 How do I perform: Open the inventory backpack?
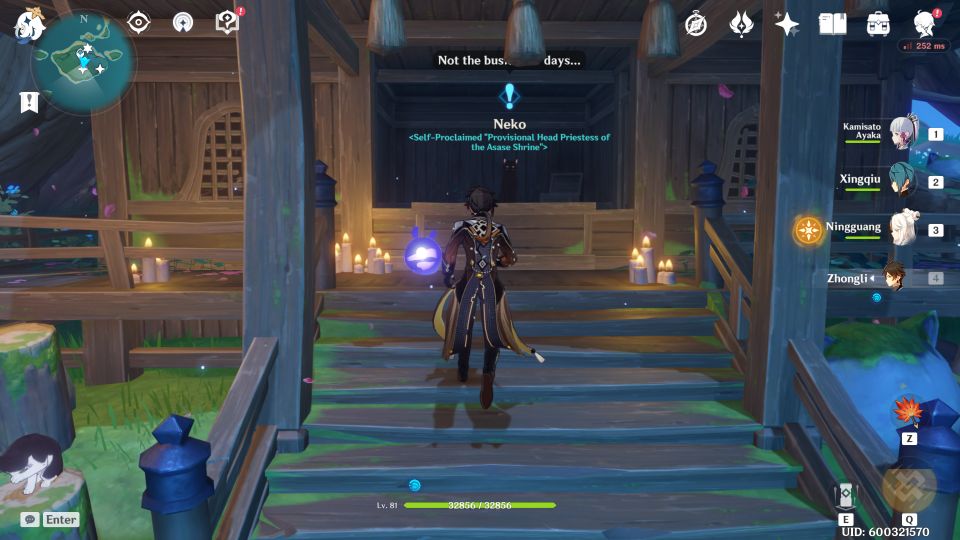click(878, 24)
